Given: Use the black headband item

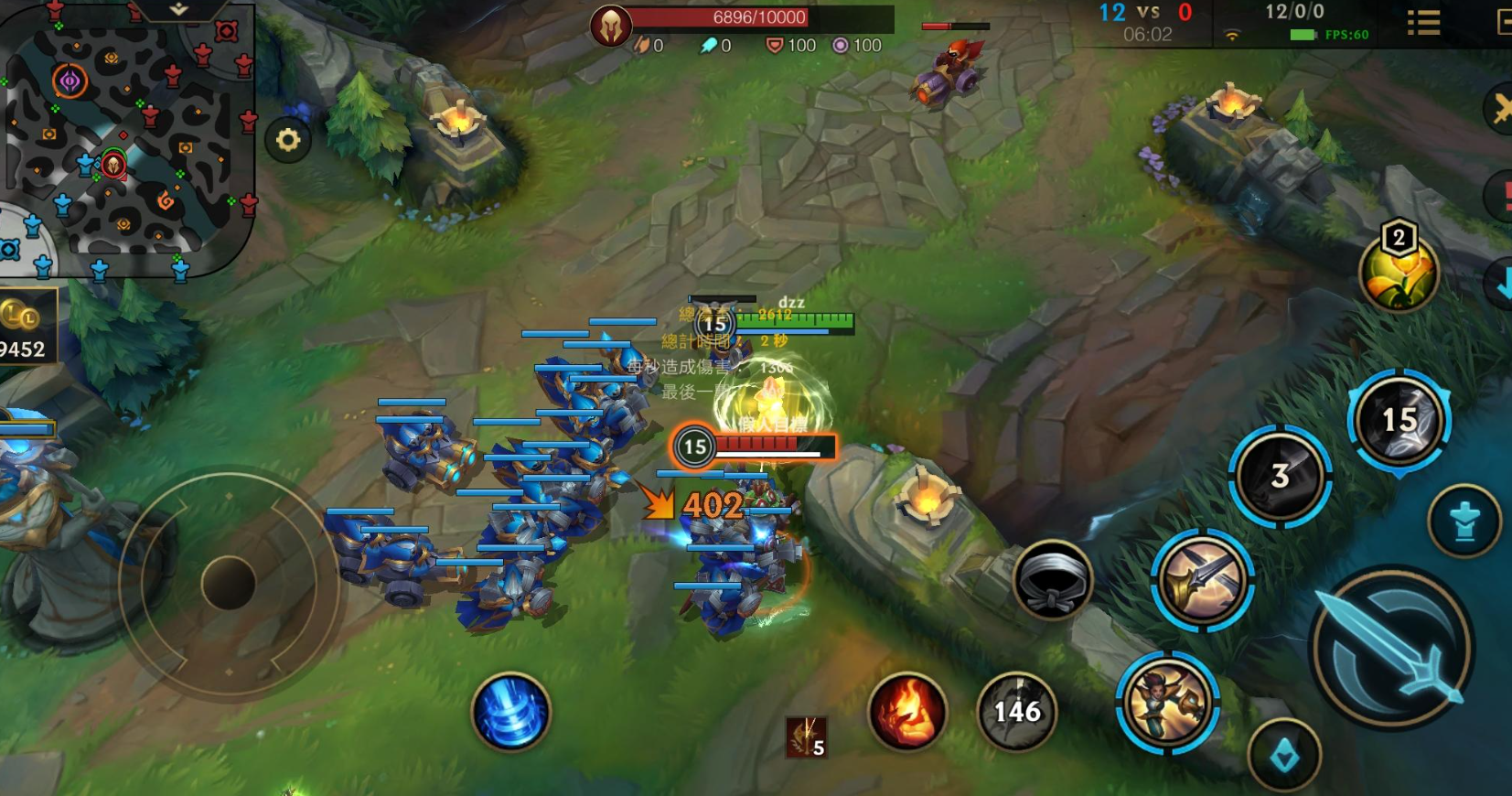Looking at the screenshot, I should (x=1053, y=579).
